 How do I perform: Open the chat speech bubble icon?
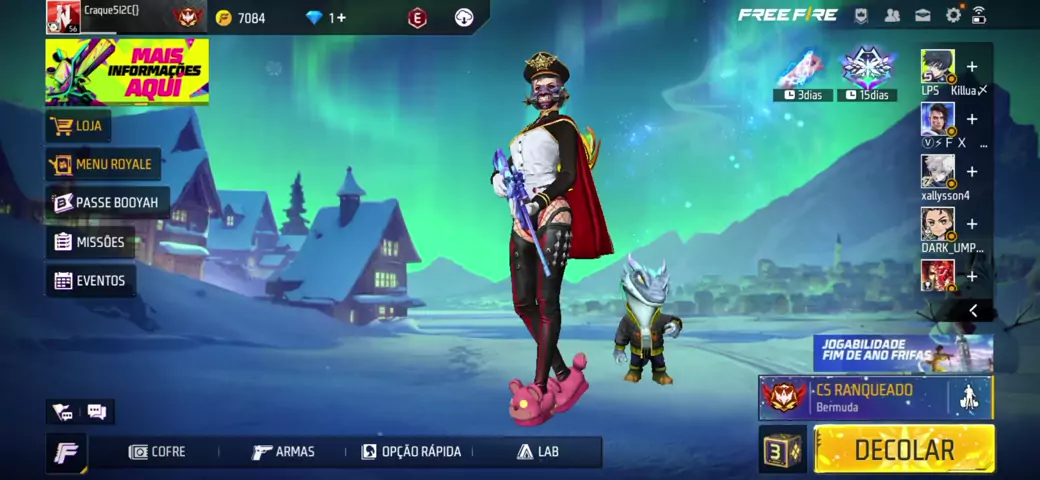tap(97, 411)
